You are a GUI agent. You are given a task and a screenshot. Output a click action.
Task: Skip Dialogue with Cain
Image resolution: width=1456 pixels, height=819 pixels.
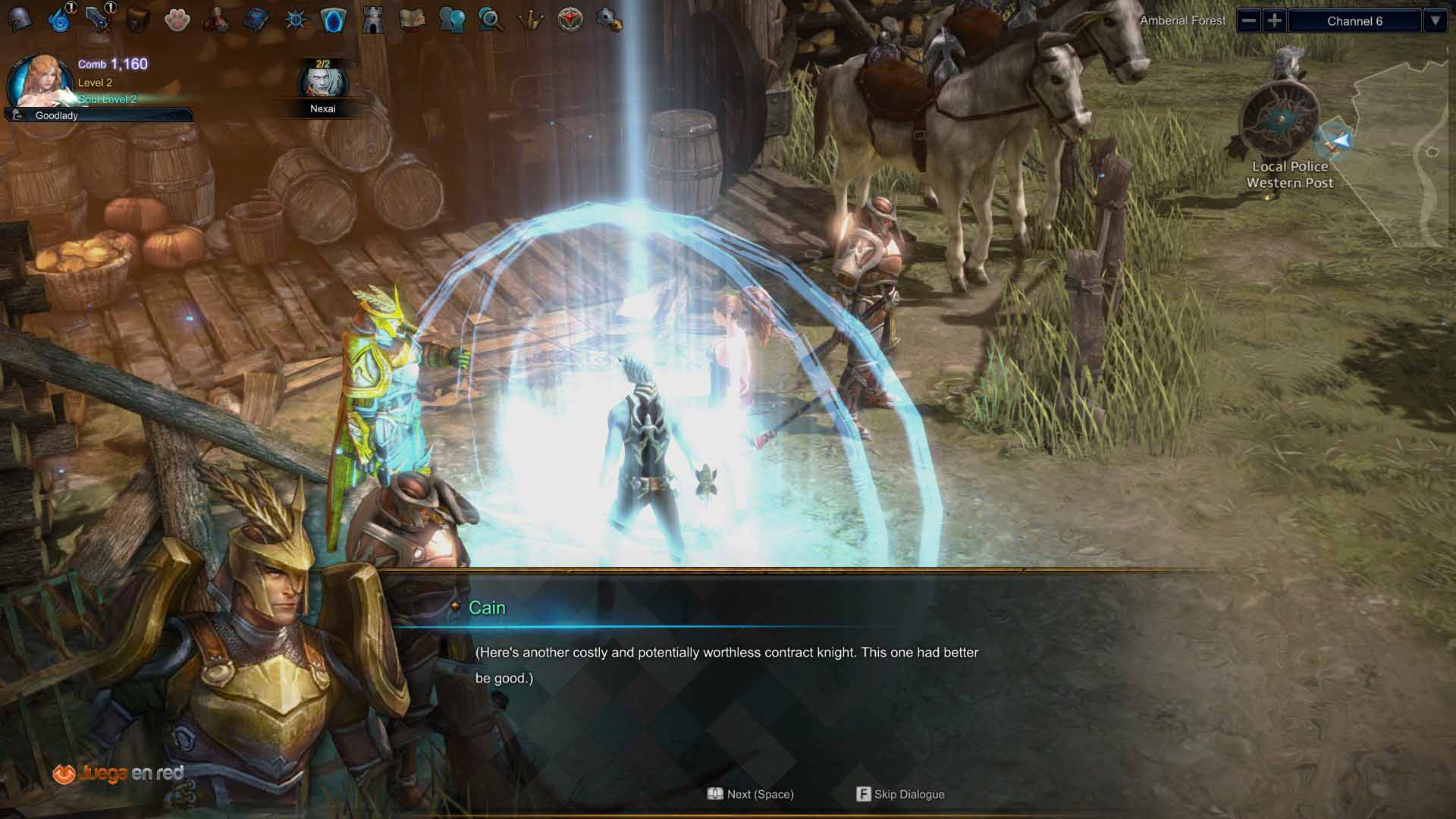(x=900, y=794)
